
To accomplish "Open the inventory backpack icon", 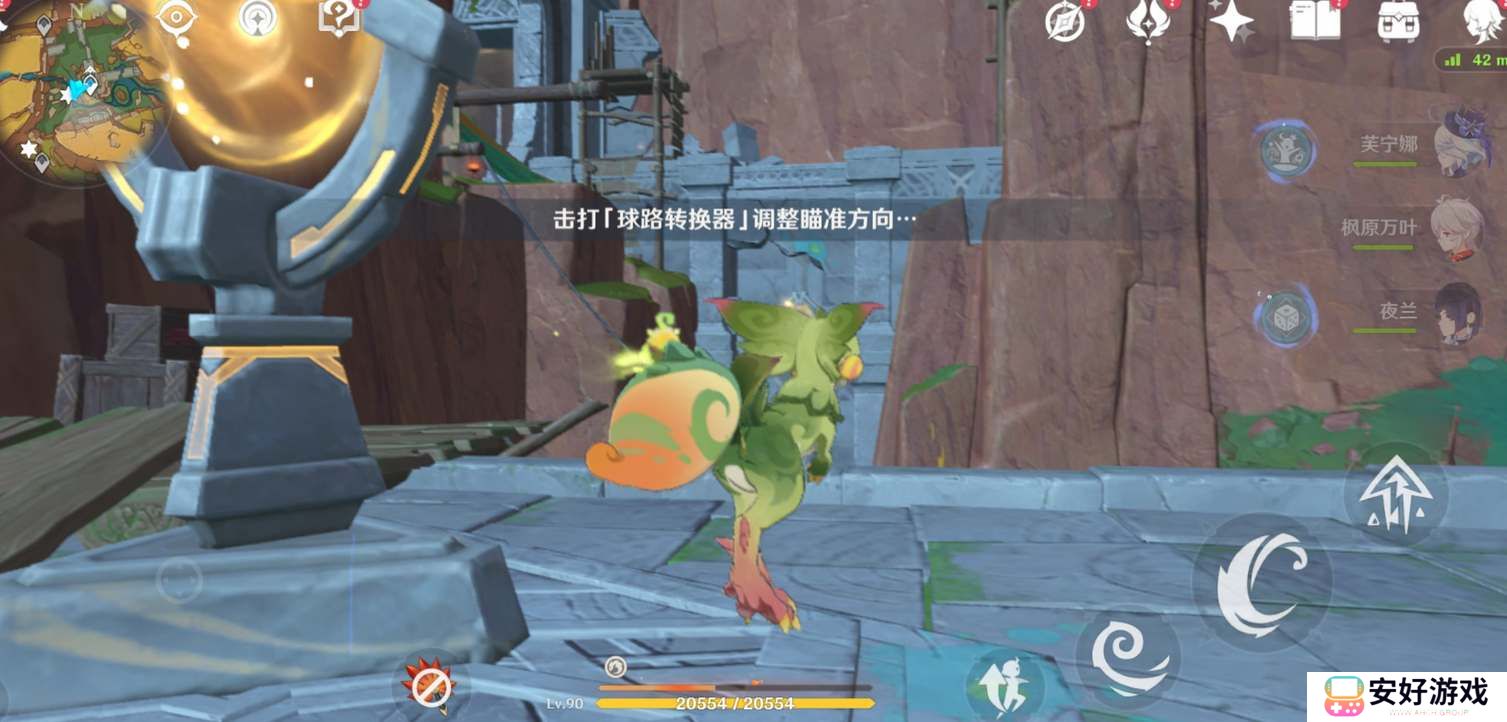I will pyautogui.click(x=1399, y=20).
